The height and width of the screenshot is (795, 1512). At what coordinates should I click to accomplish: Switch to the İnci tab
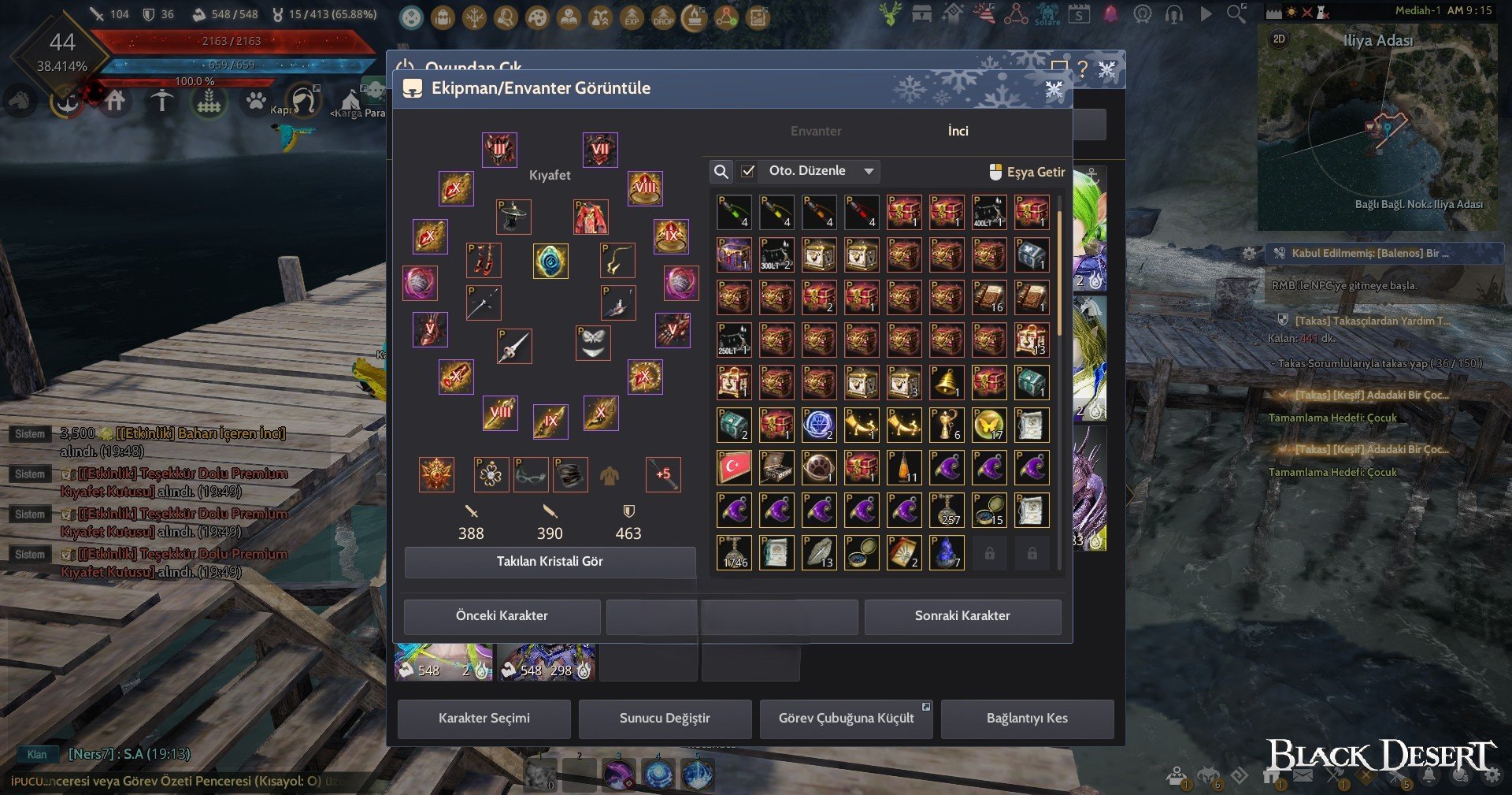pyautogui.click(x=958, y=131)
